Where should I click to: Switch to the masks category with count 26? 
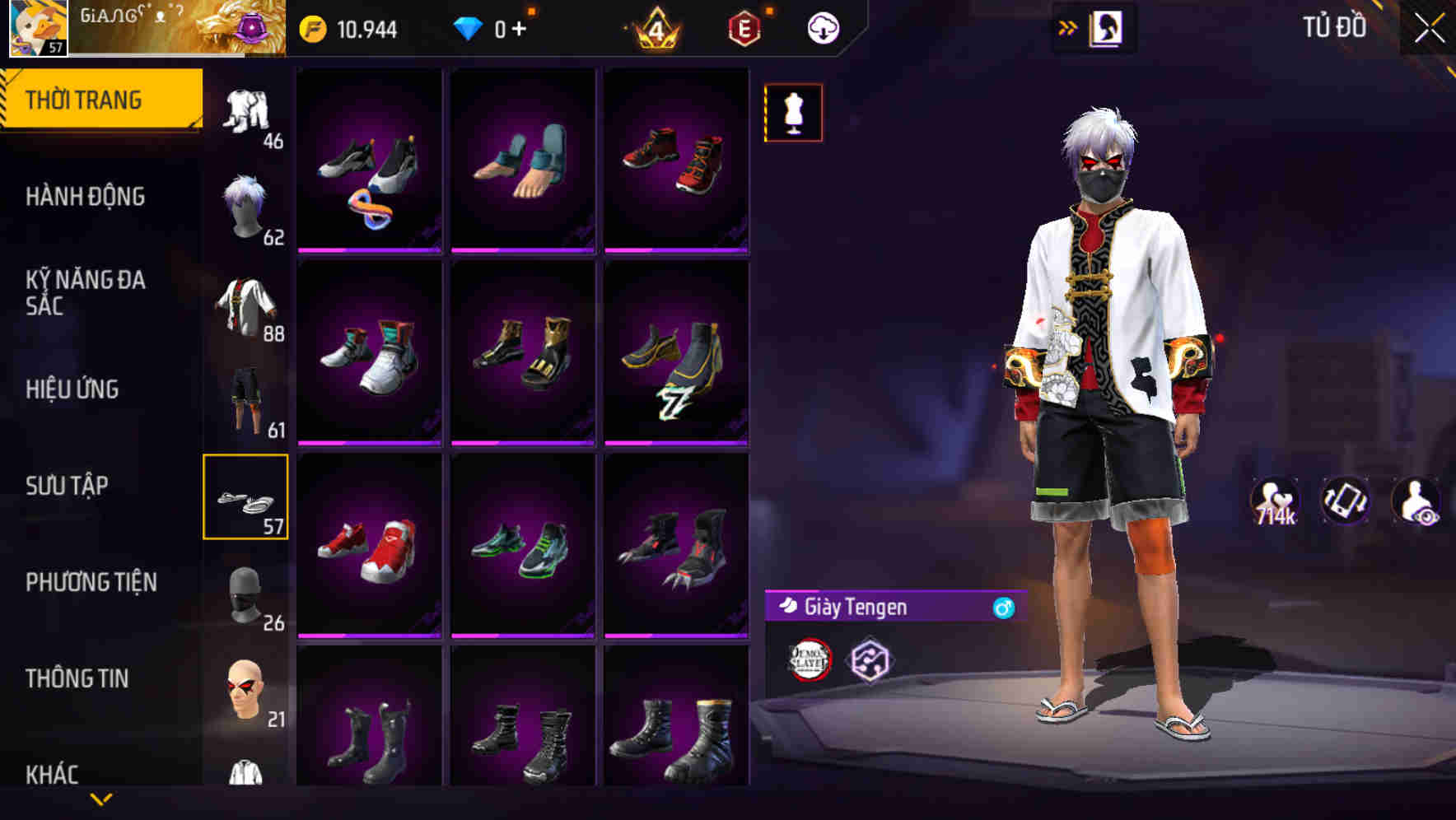tap(245, 594)
